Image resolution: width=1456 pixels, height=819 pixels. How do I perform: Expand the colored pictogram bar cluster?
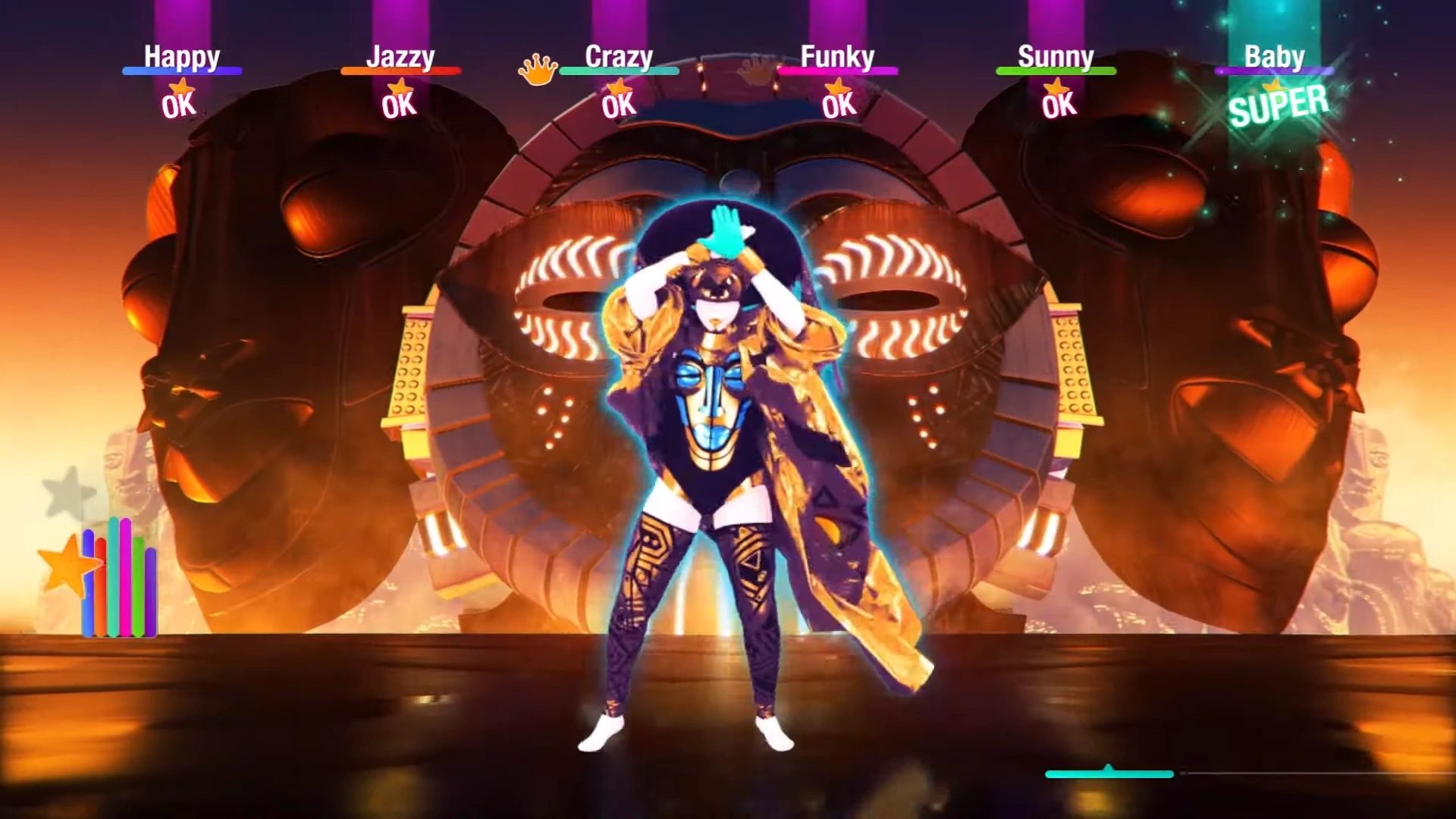(121, 576)
